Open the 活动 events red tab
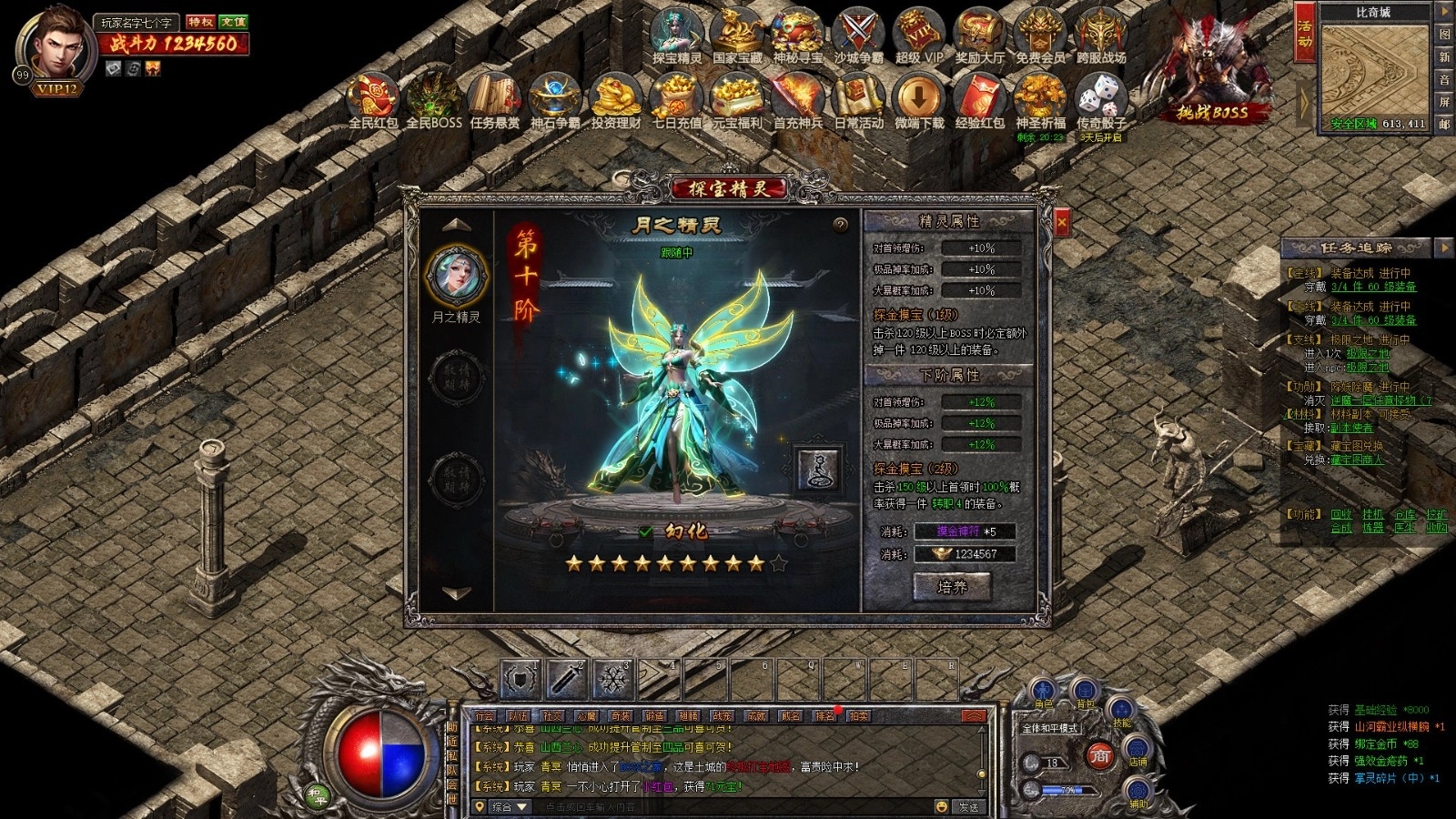This screenshot has height=819, width=1456. click(x=1304, y=33)
